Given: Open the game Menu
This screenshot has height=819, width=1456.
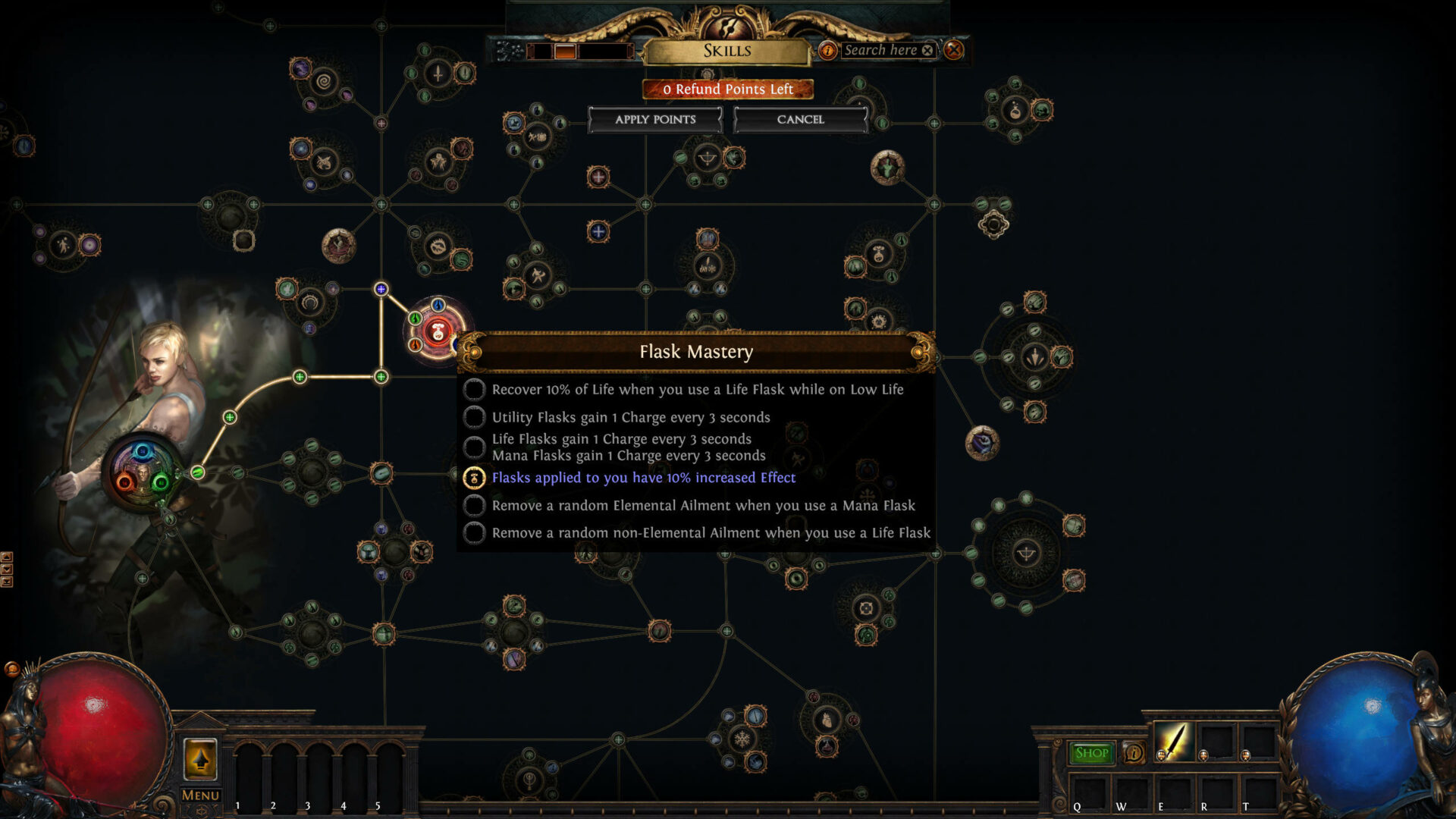Looking at the screenshot, I should pyautogui.click(x=200, y=795).
